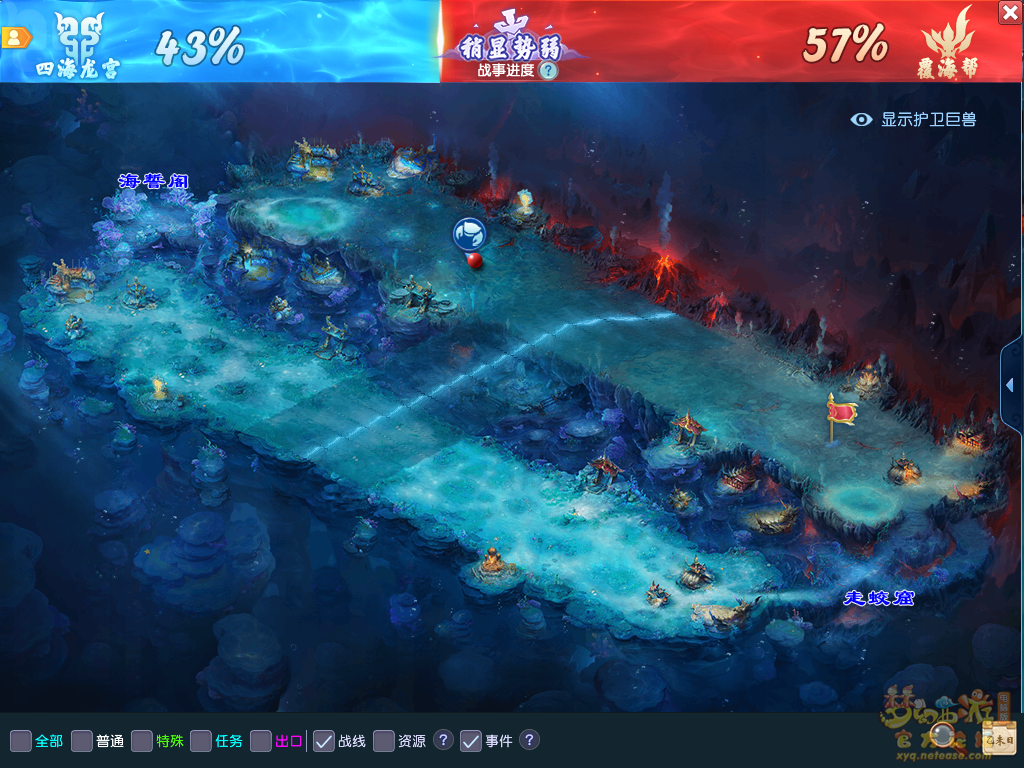The width and height of the screenshot is (1024, 768).
Task: Enable the 普通 filter checkbox
Action: 82,741
